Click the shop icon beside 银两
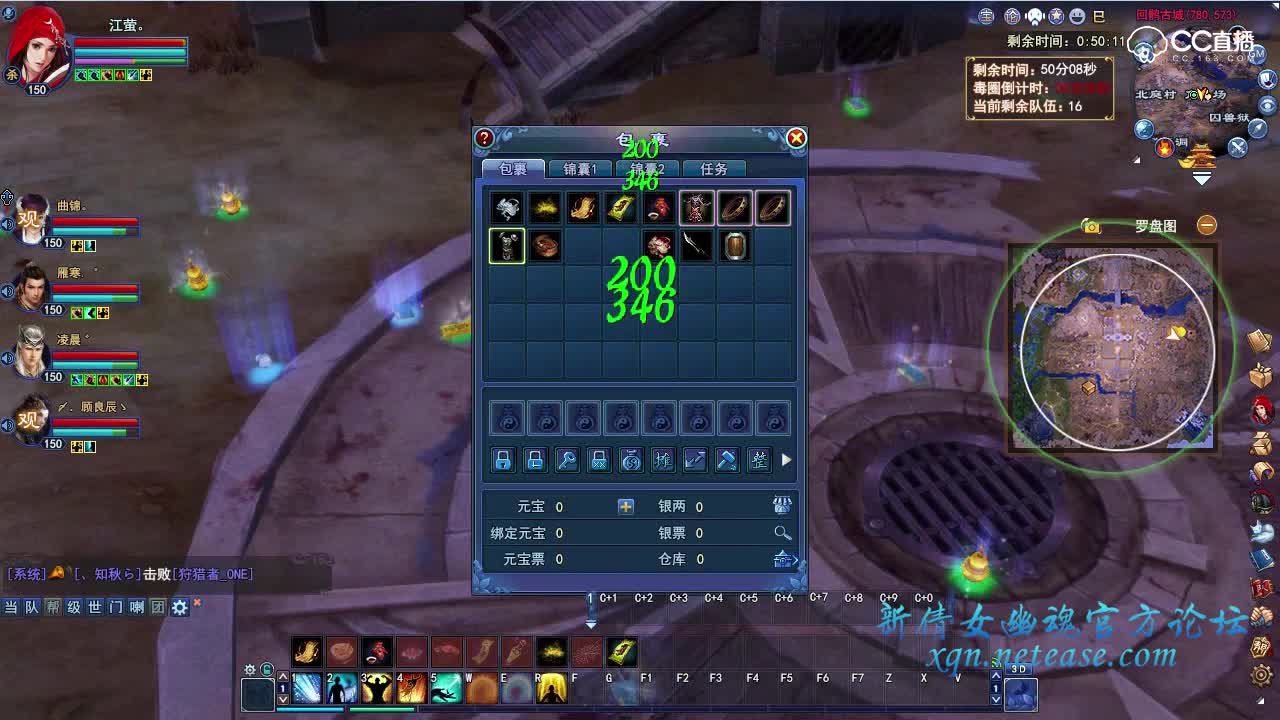Screen dimensions: 1280x720 781,505
